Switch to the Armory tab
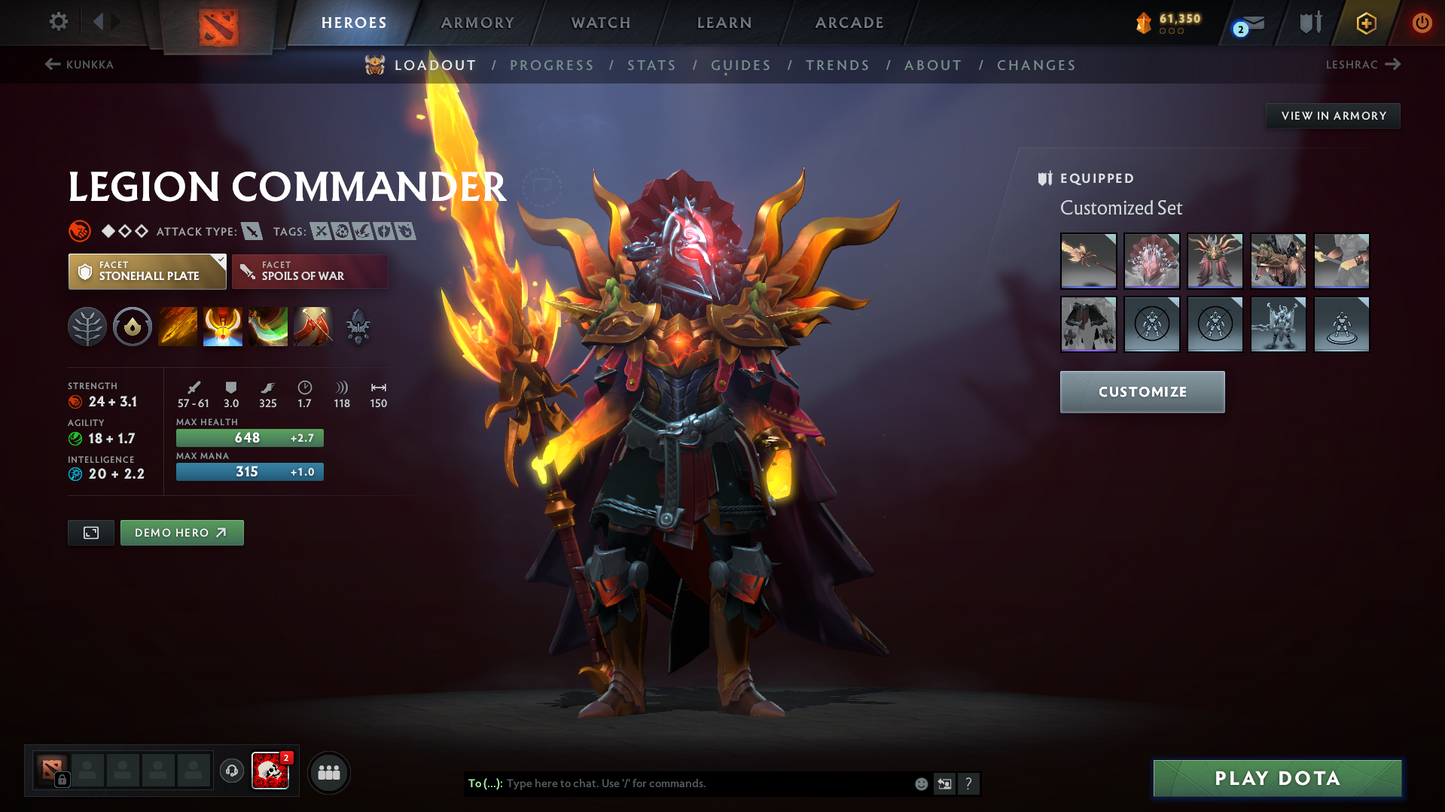1445x812 pixels. (x=477, y=23)
